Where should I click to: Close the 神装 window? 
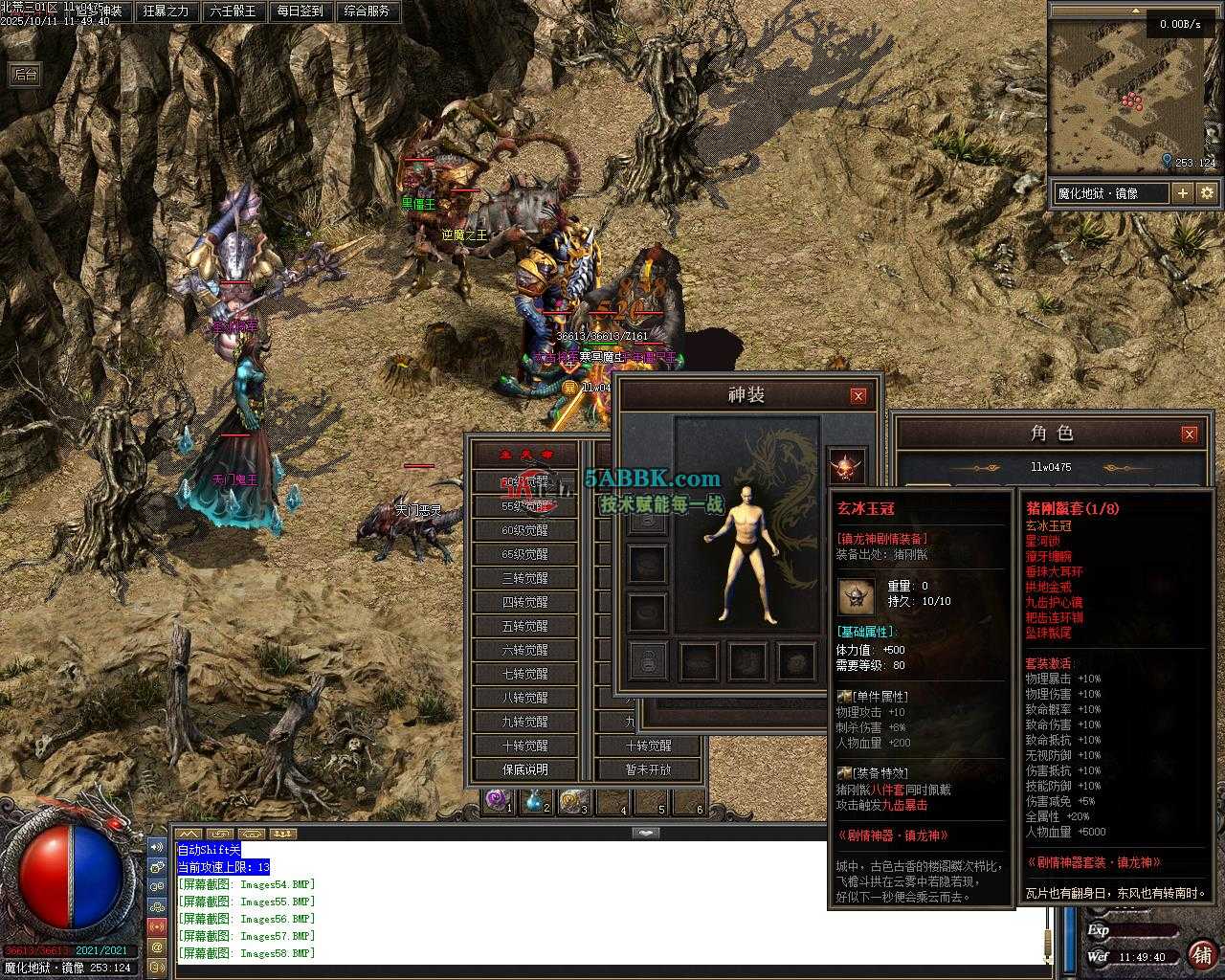point(858,395)
